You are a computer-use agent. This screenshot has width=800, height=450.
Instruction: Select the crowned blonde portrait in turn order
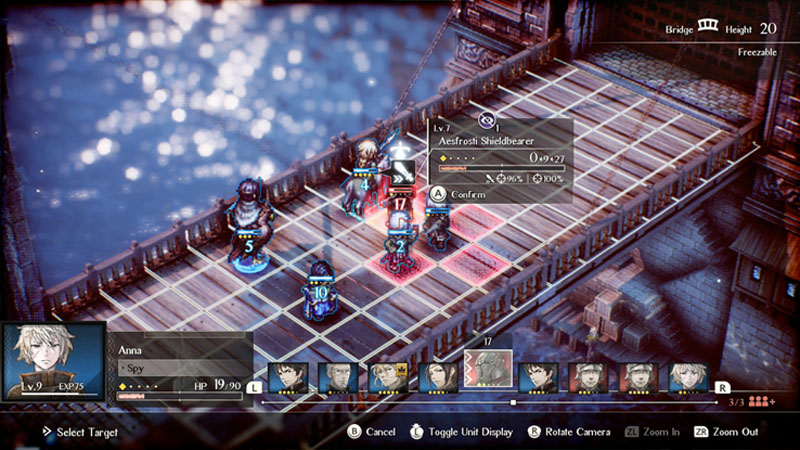tap(388, 377)
